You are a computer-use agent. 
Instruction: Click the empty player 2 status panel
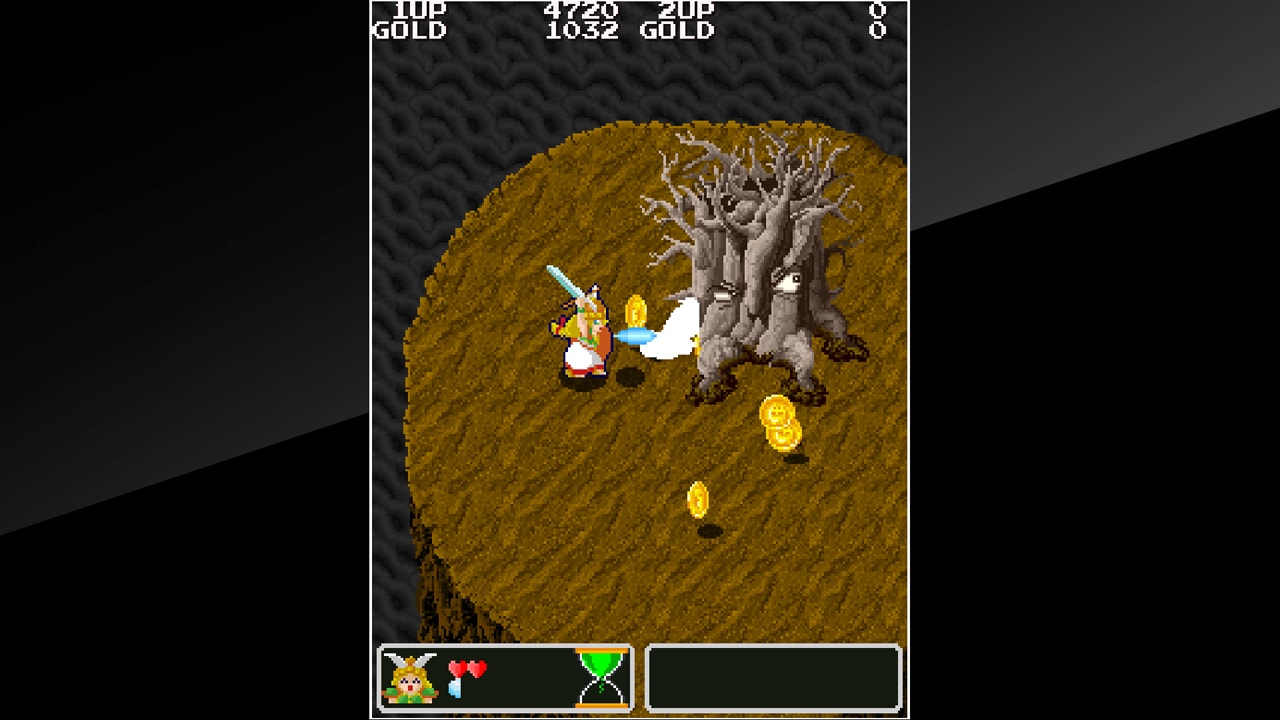(775, 678)
